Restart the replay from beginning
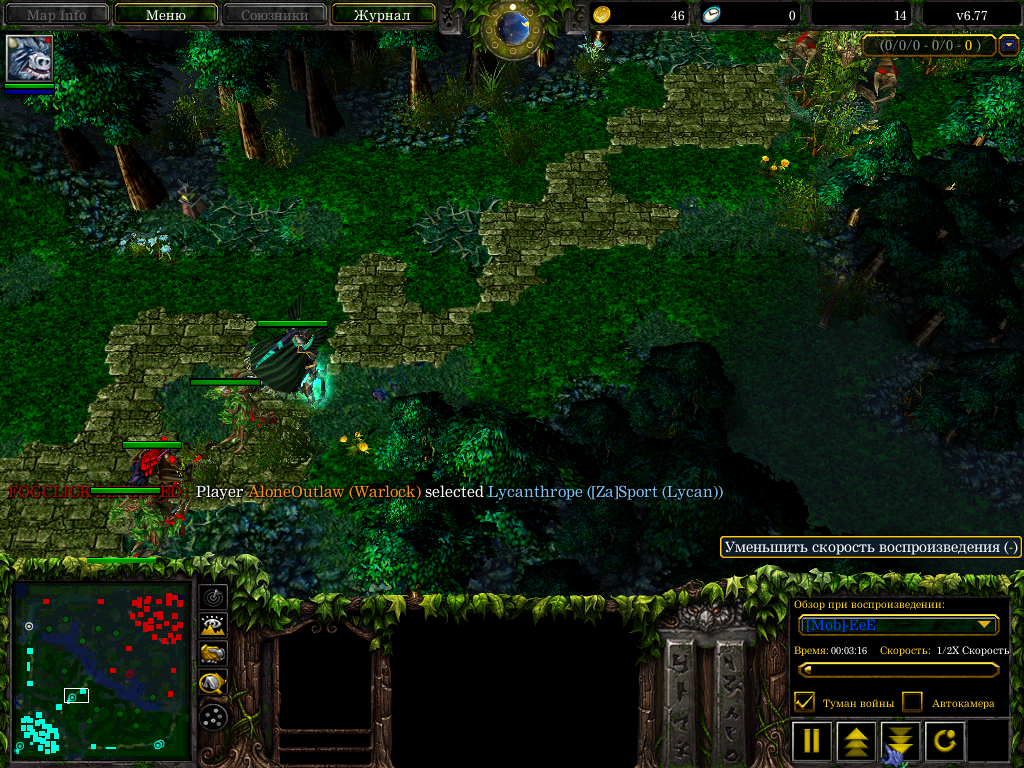Screen dimensions: 1024x768 (x=945, y=741)
